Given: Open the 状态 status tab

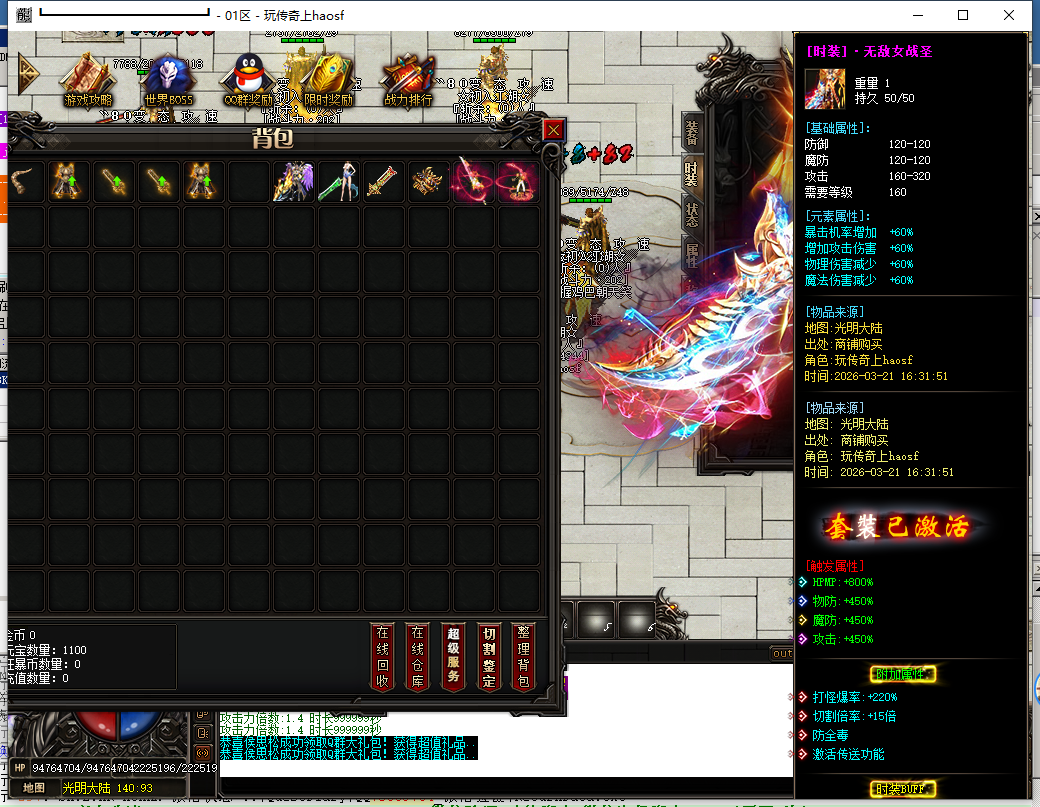Looking at the screenshot, I should [x=691, y=213].
